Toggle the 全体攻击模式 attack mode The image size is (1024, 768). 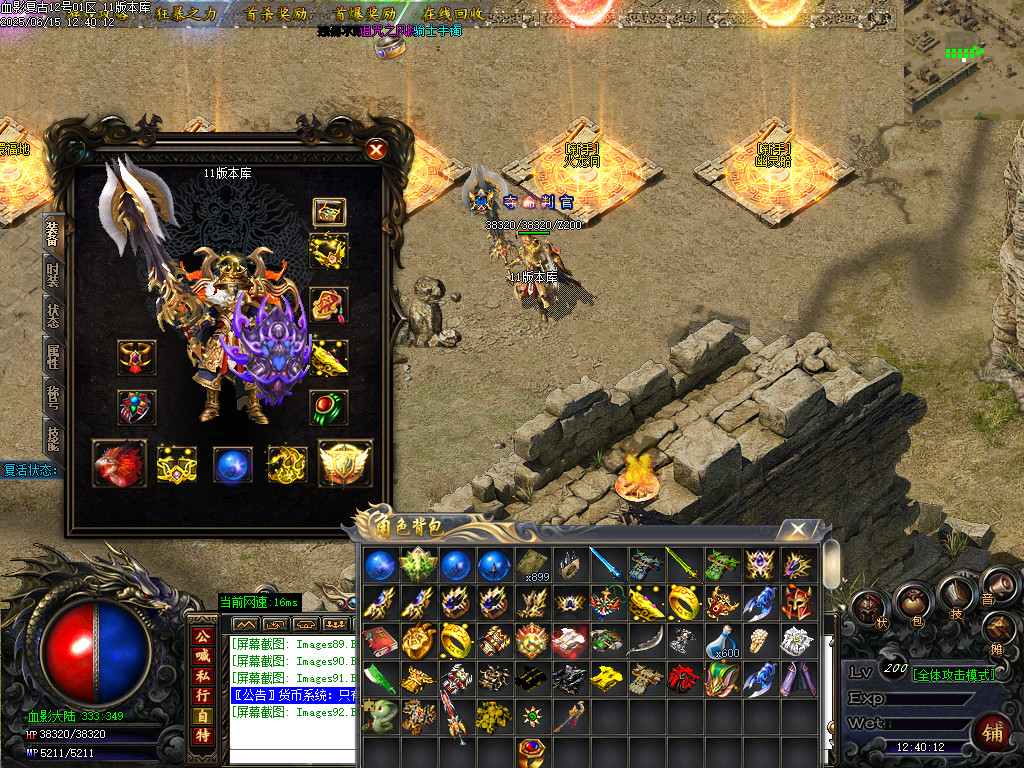(953, 674)
